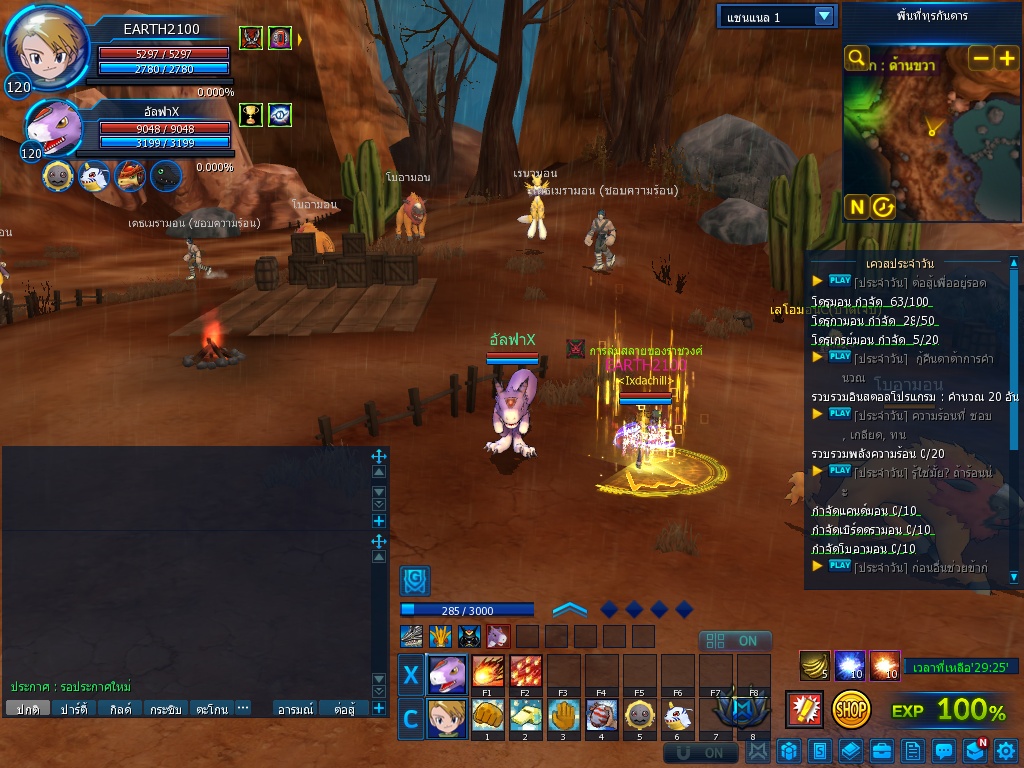Open the settings gear icon
1024x768 pixels.
(1005, 750)
